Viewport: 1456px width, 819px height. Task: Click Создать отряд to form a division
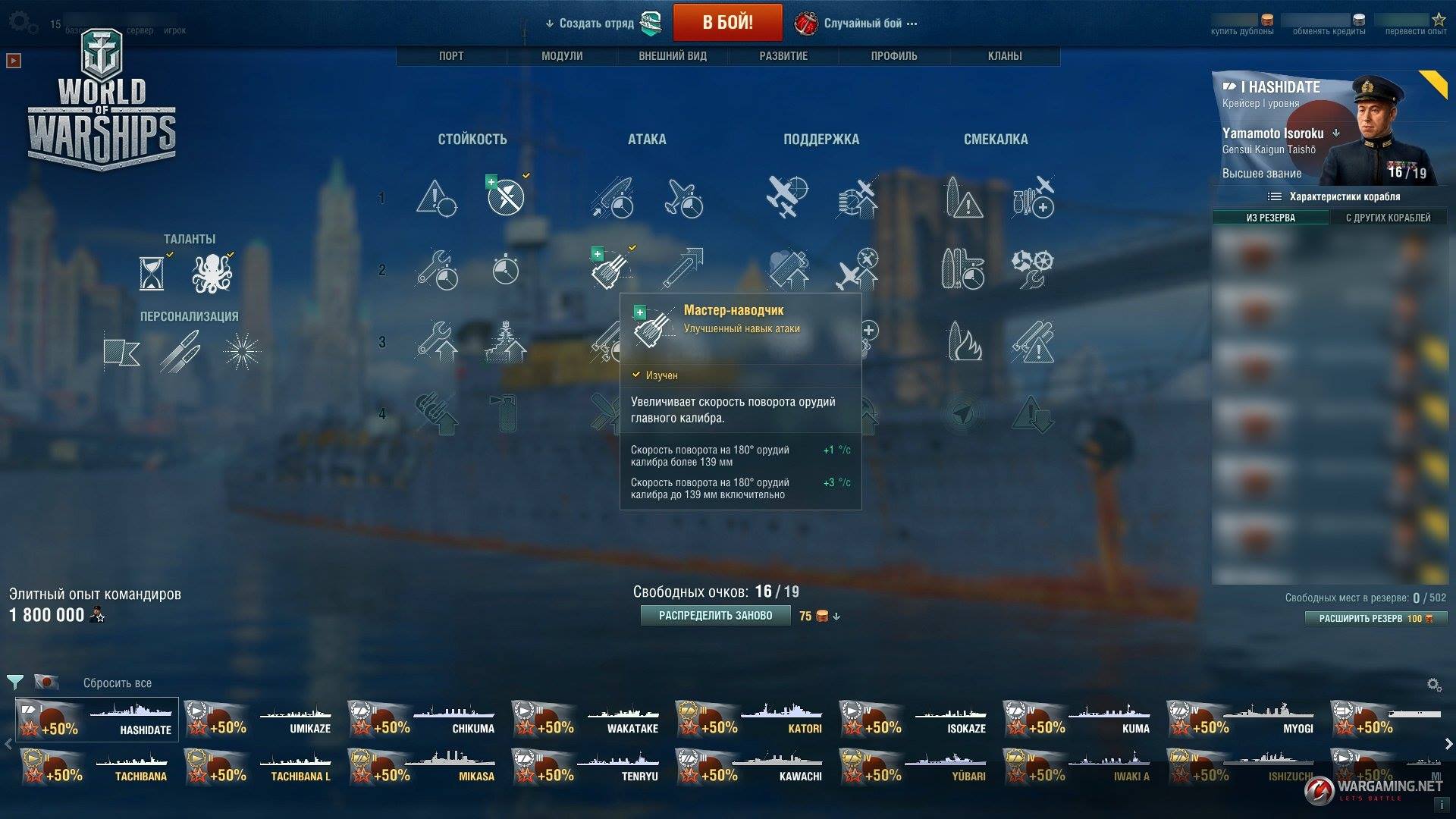point(597,24)
